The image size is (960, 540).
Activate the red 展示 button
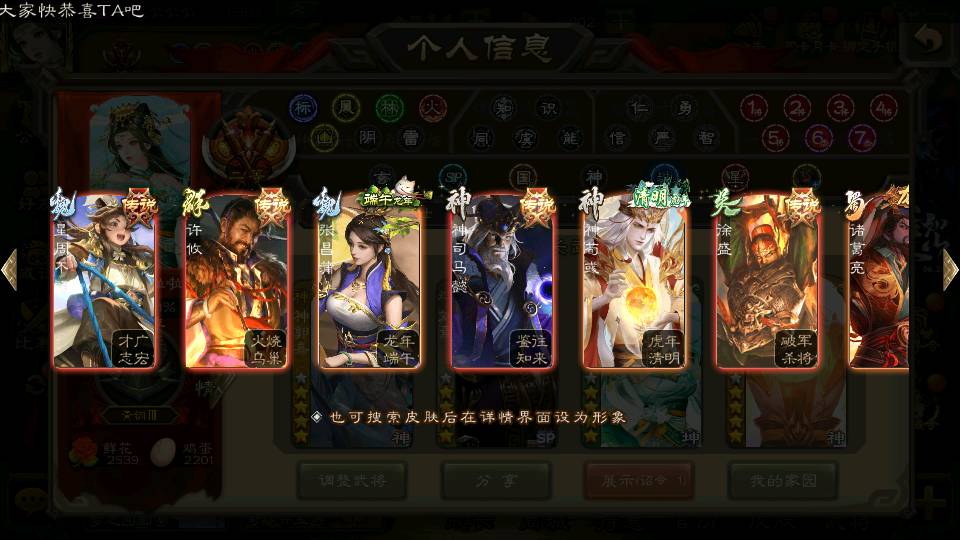tap(639, 481)
